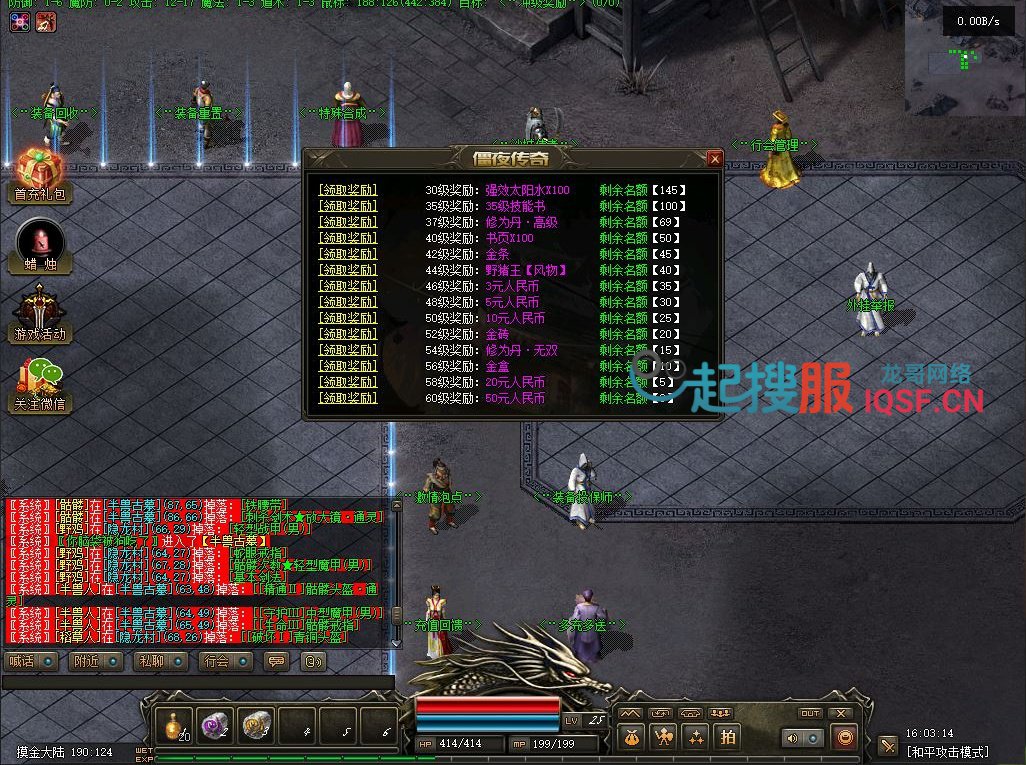Screen dimensions: 1026x765
Task: Open the 蜡烛 candle icon
Action: [x=40, y=243]
